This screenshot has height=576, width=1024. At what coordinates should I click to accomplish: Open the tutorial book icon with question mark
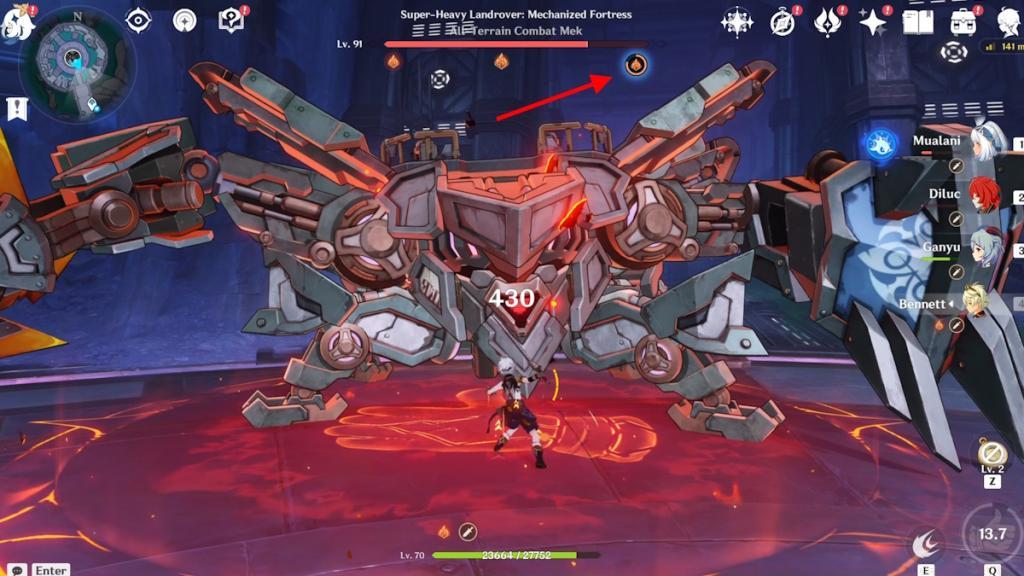[231, 20]
